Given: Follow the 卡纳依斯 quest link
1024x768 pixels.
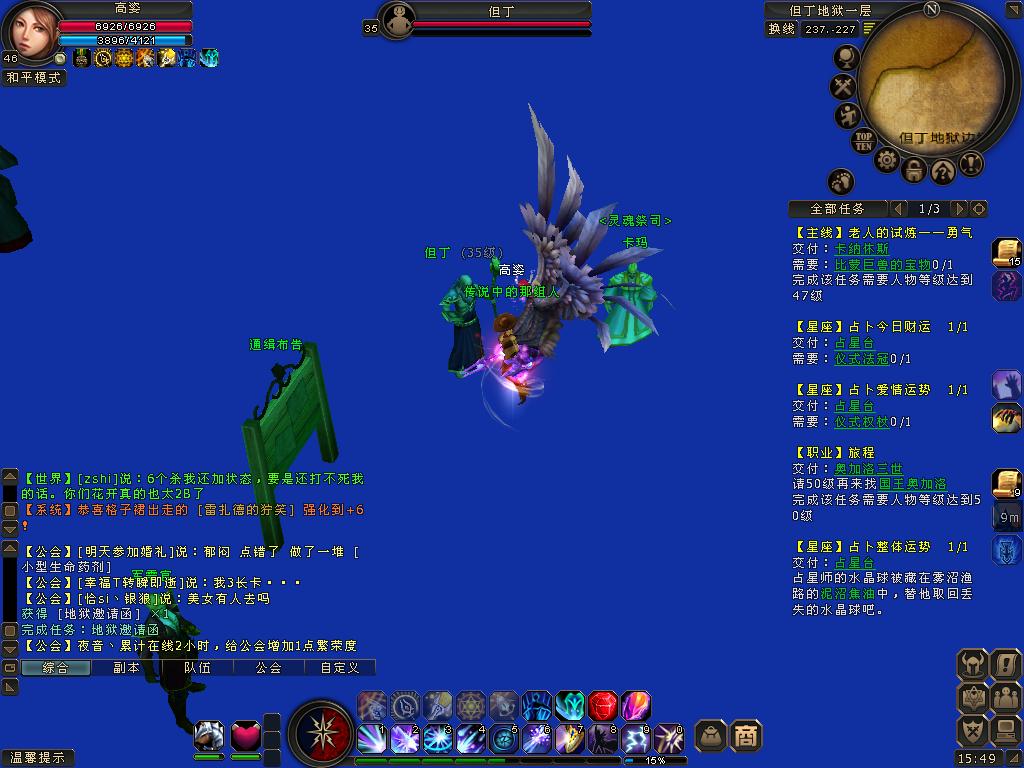Looking at the screenshot, I should point(861,249).
